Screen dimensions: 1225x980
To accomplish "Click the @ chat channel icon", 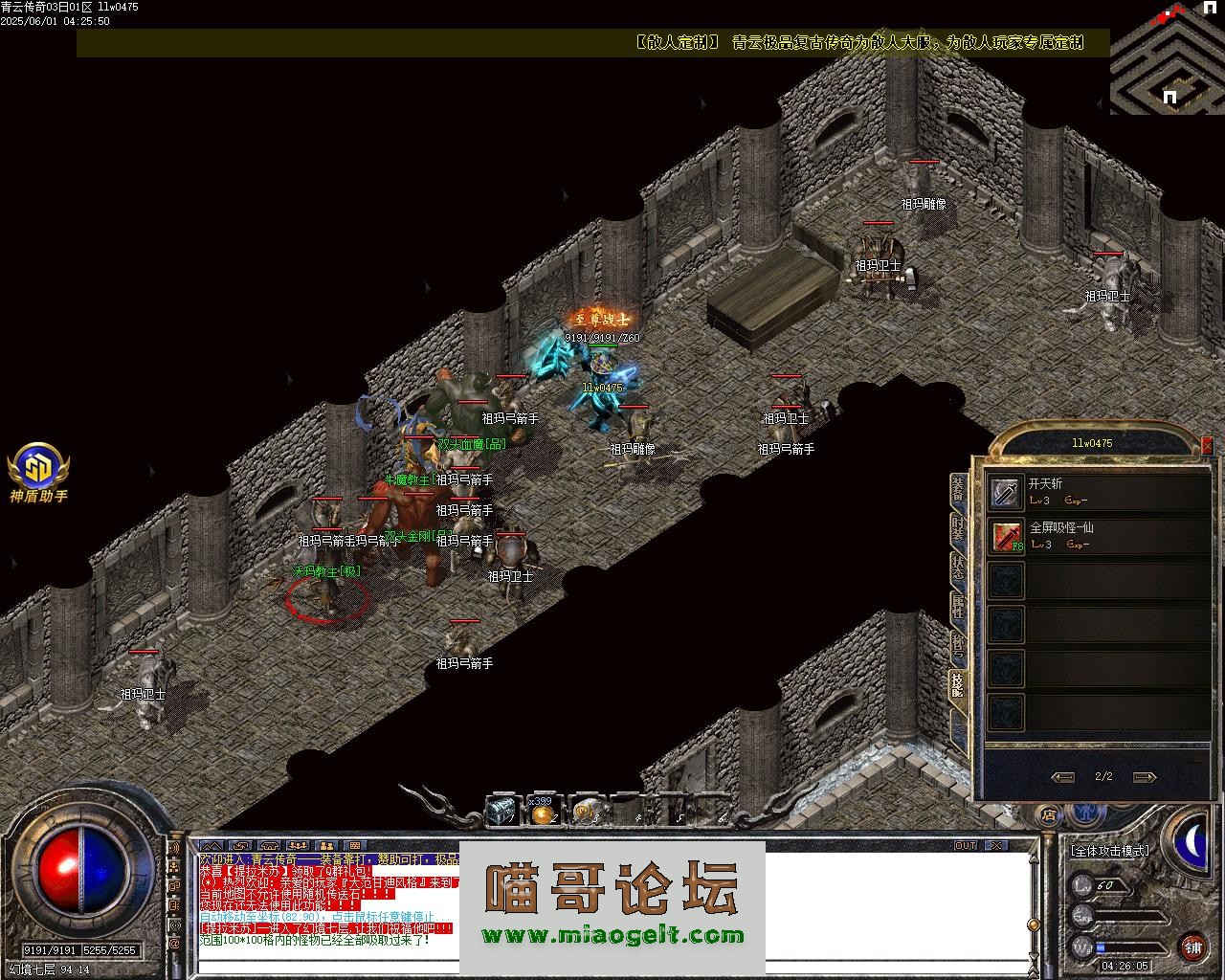I will 174,945.
